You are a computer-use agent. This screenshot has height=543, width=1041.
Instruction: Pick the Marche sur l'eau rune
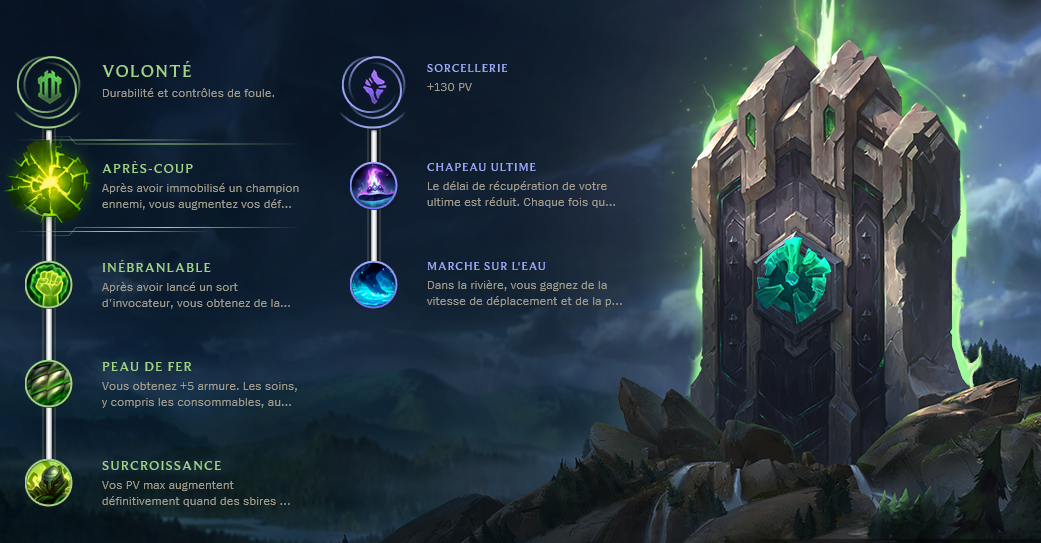tap(373, 284)
